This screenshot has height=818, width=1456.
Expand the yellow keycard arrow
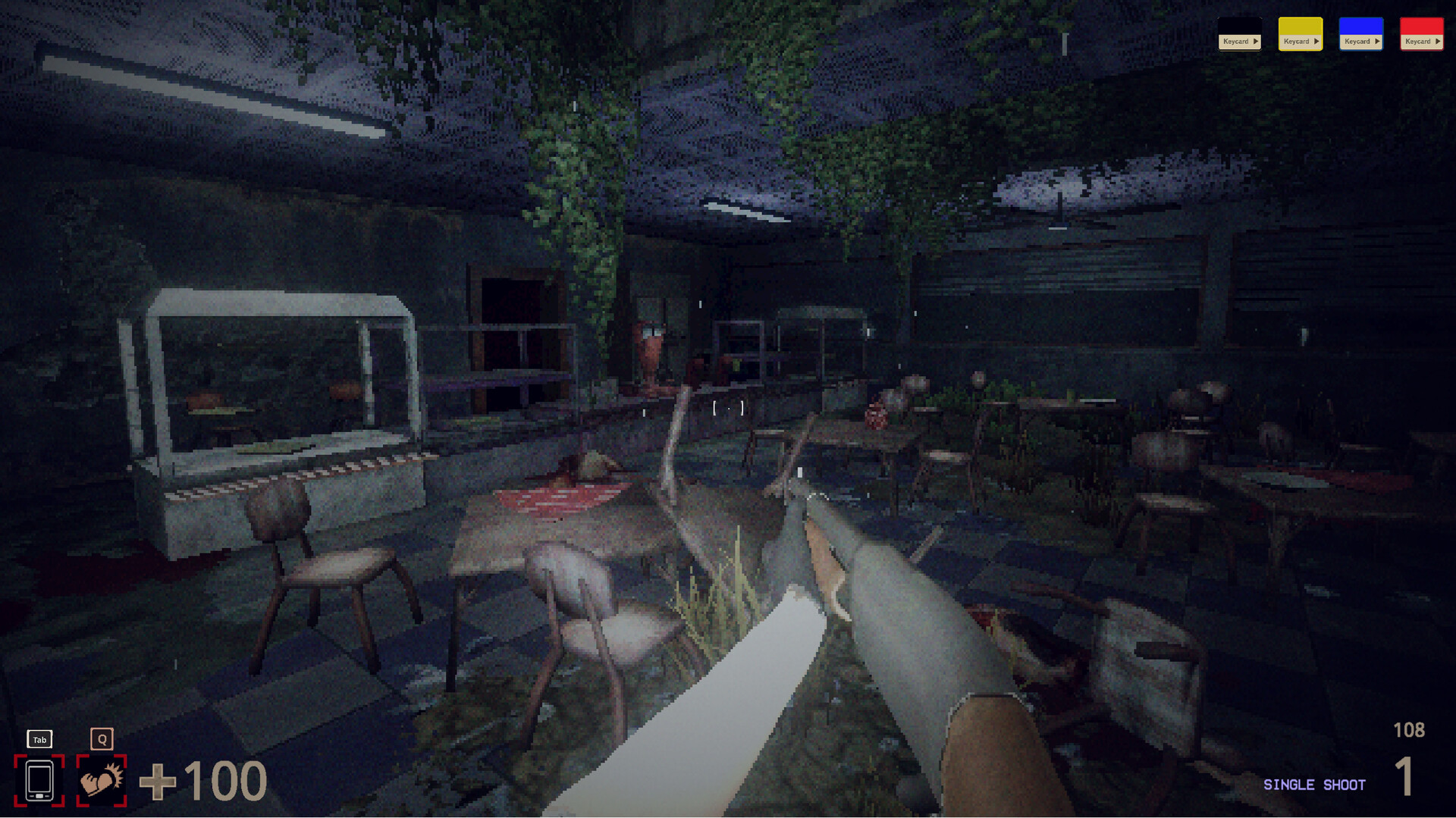click(x=1316, y=41)
